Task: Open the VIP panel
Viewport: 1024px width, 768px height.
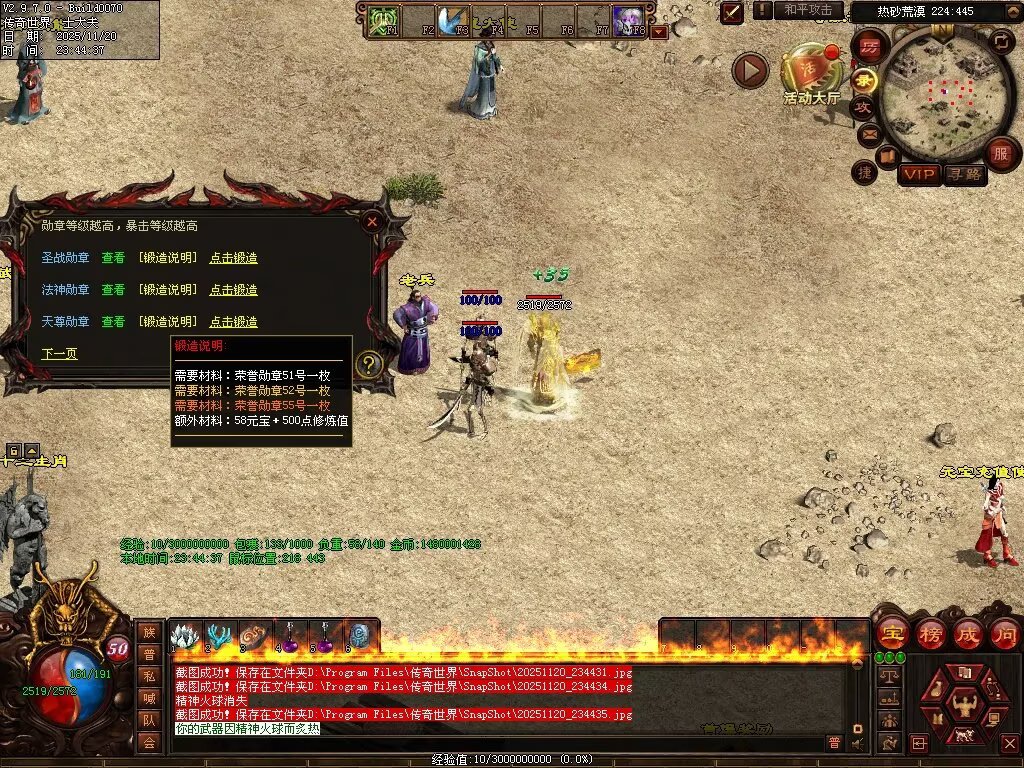Action: (918, 175)
